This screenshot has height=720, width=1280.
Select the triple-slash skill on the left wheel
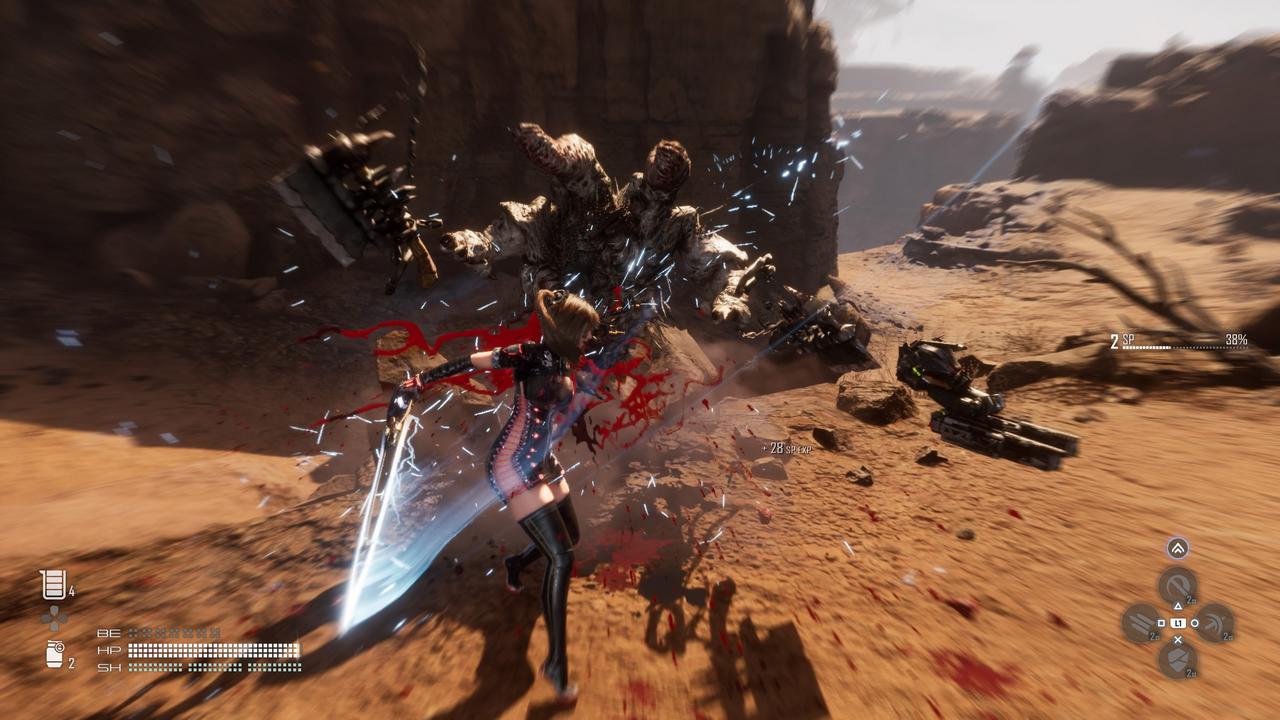tap(1139, 620)
